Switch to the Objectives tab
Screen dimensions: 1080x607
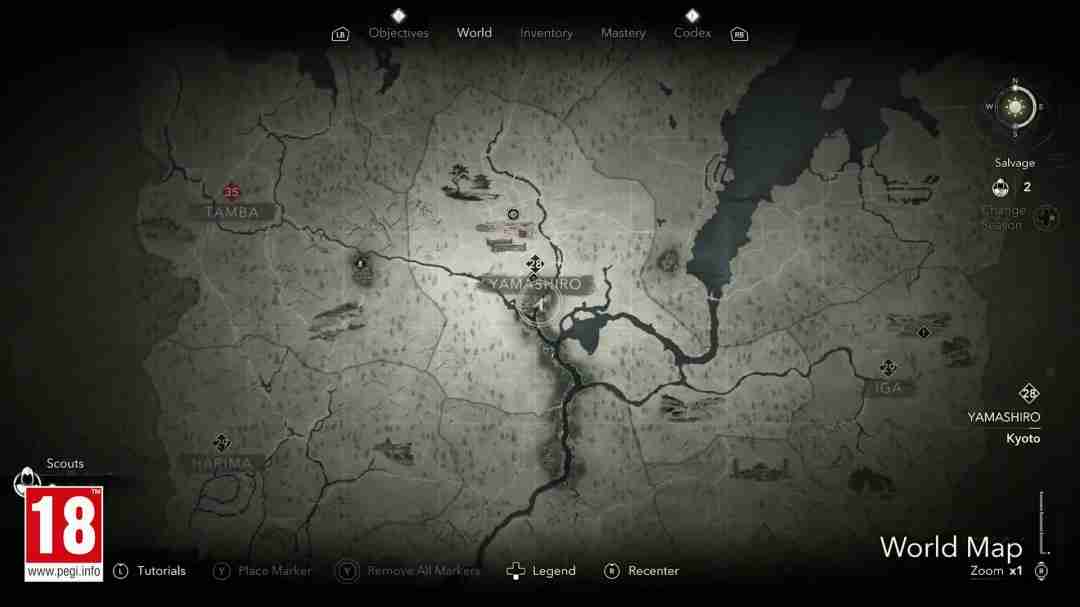pyautogui.click(x=398, y=33)
